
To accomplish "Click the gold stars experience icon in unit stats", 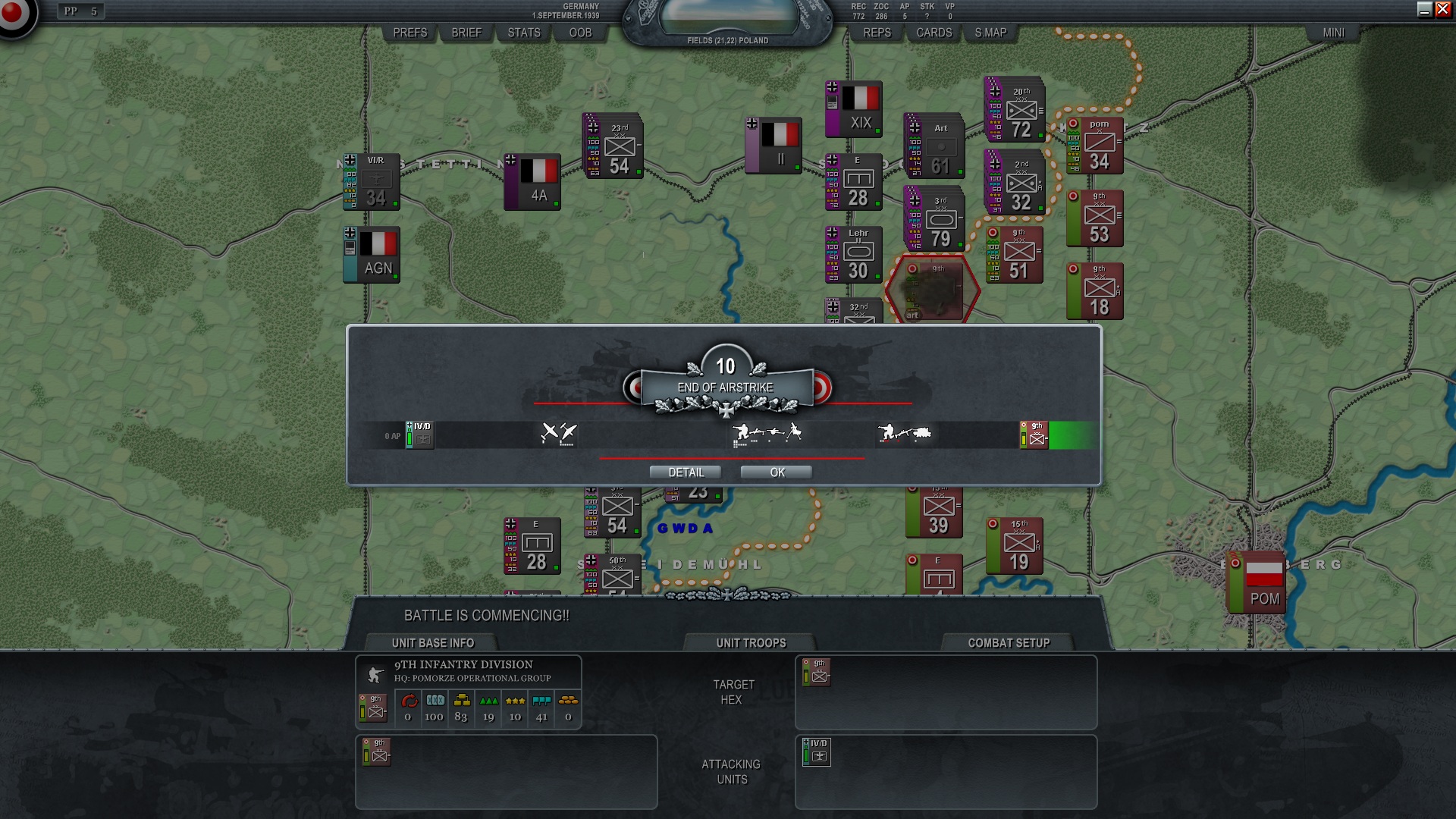I will point(514,701).
